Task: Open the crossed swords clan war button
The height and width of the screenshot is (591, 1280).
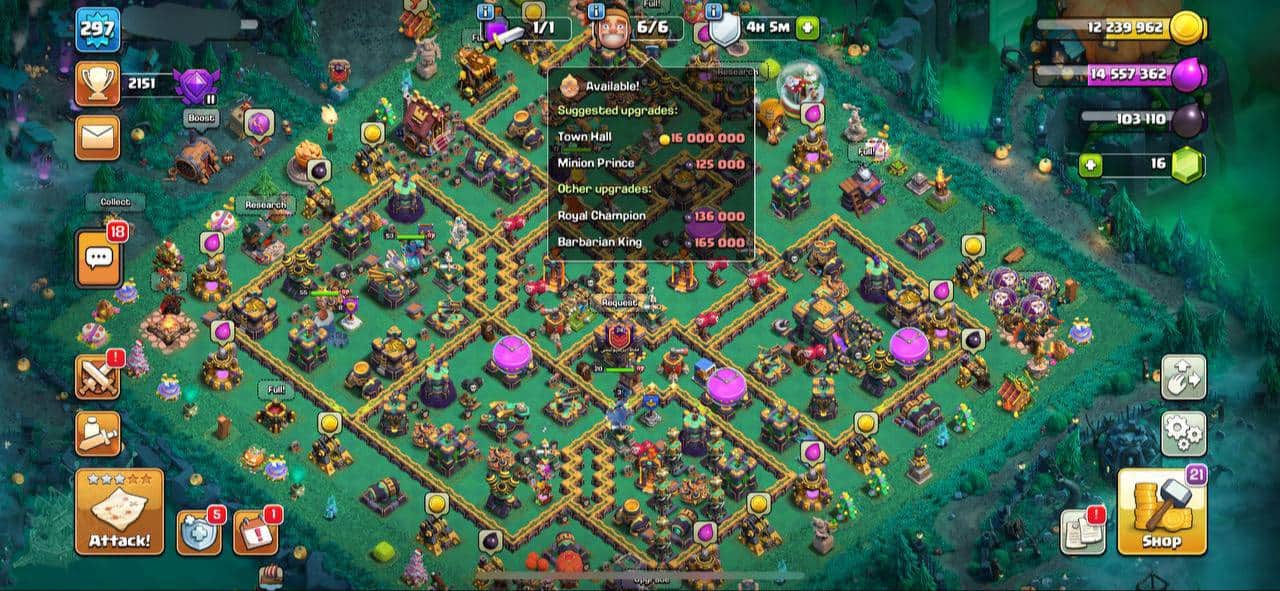Action: [x=98, y=377]
